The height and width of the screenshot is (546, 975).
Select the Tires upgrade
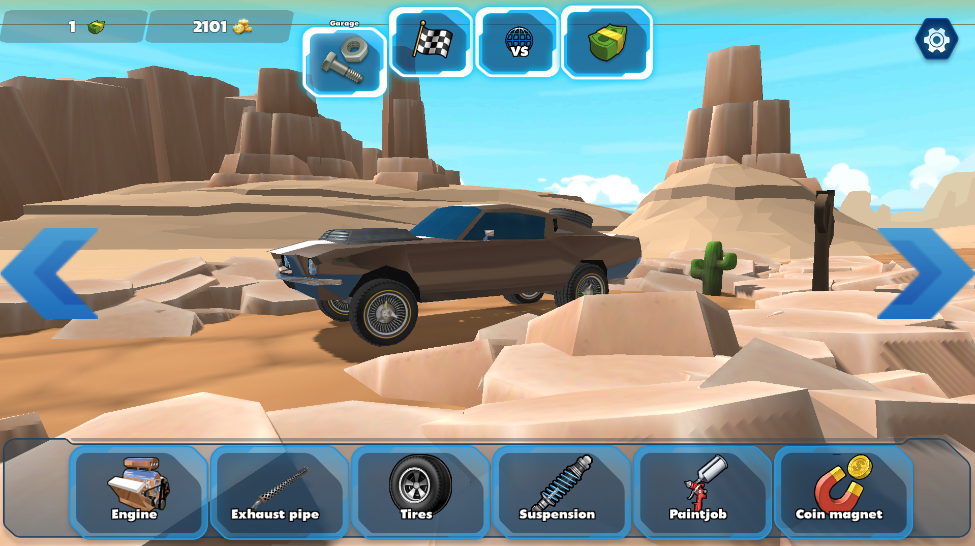pos(418,490)
